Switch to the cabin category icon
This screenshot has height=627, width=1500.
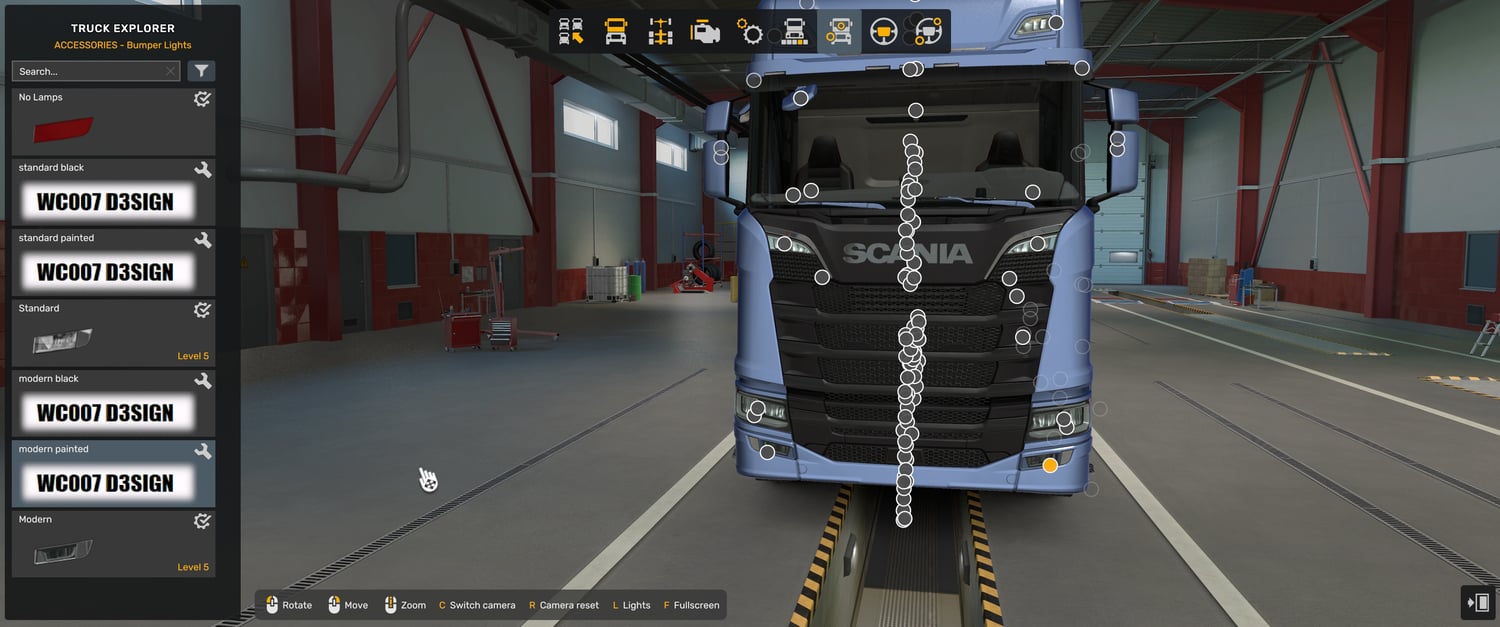pos(616,32)
